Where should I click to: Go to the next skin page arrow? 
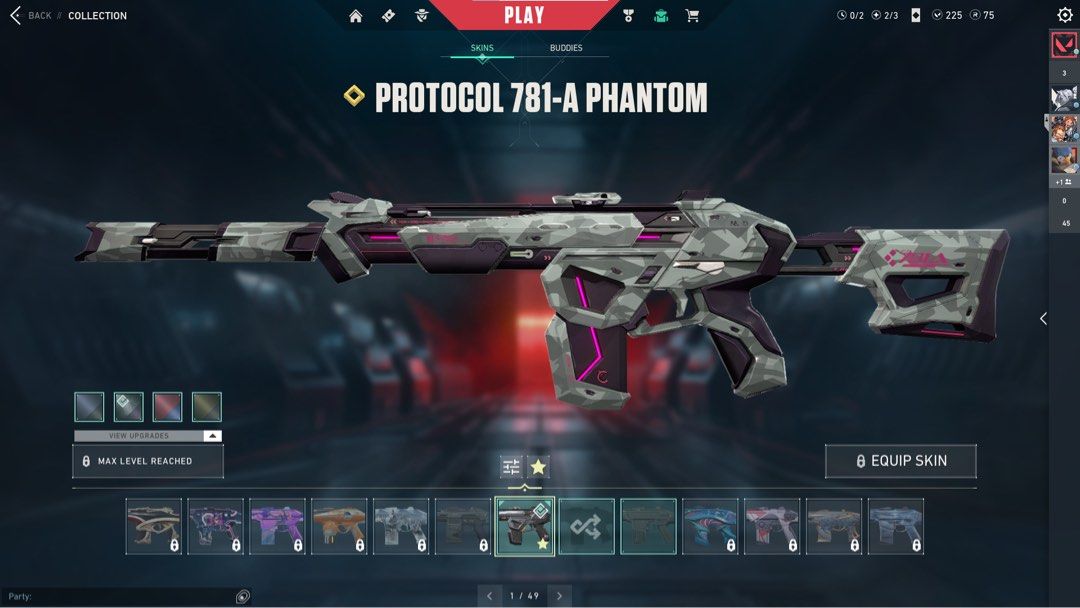560,596
